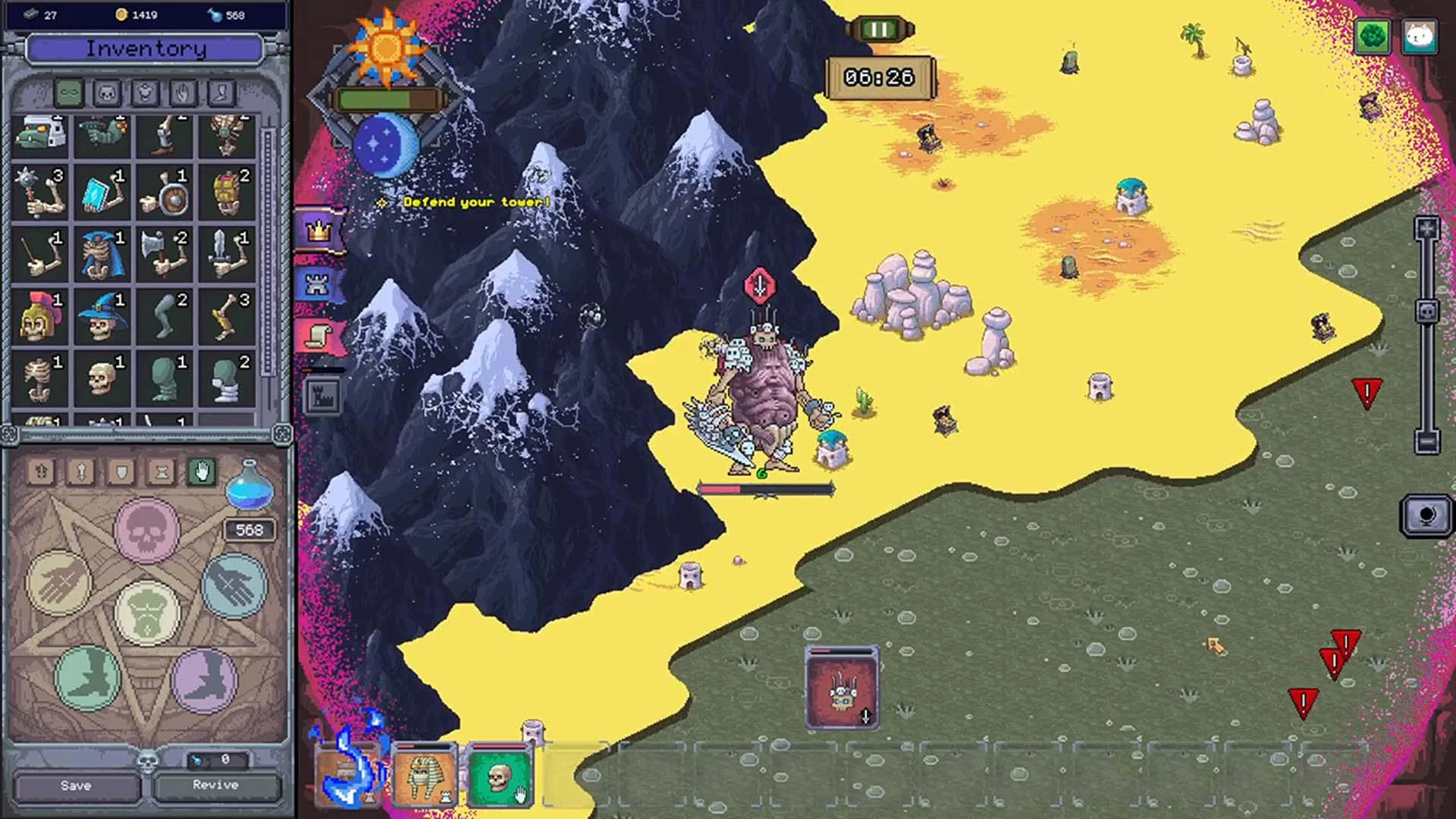Viewport: 1456px width, 819px height.
Task: Click the Revive button
Action: (x=216, y=786)
